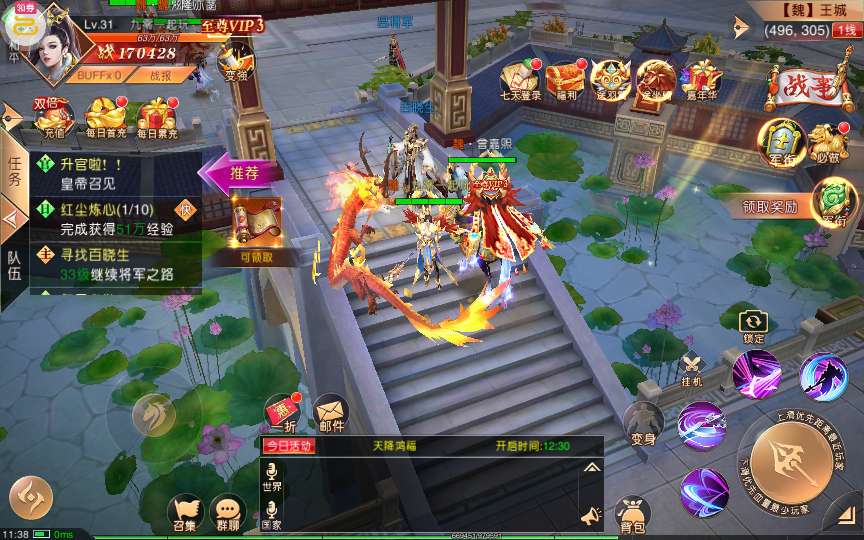Activate the 变身 transformation skill
The height and width of the screenshot is (540, 864).
pos(643,423)
